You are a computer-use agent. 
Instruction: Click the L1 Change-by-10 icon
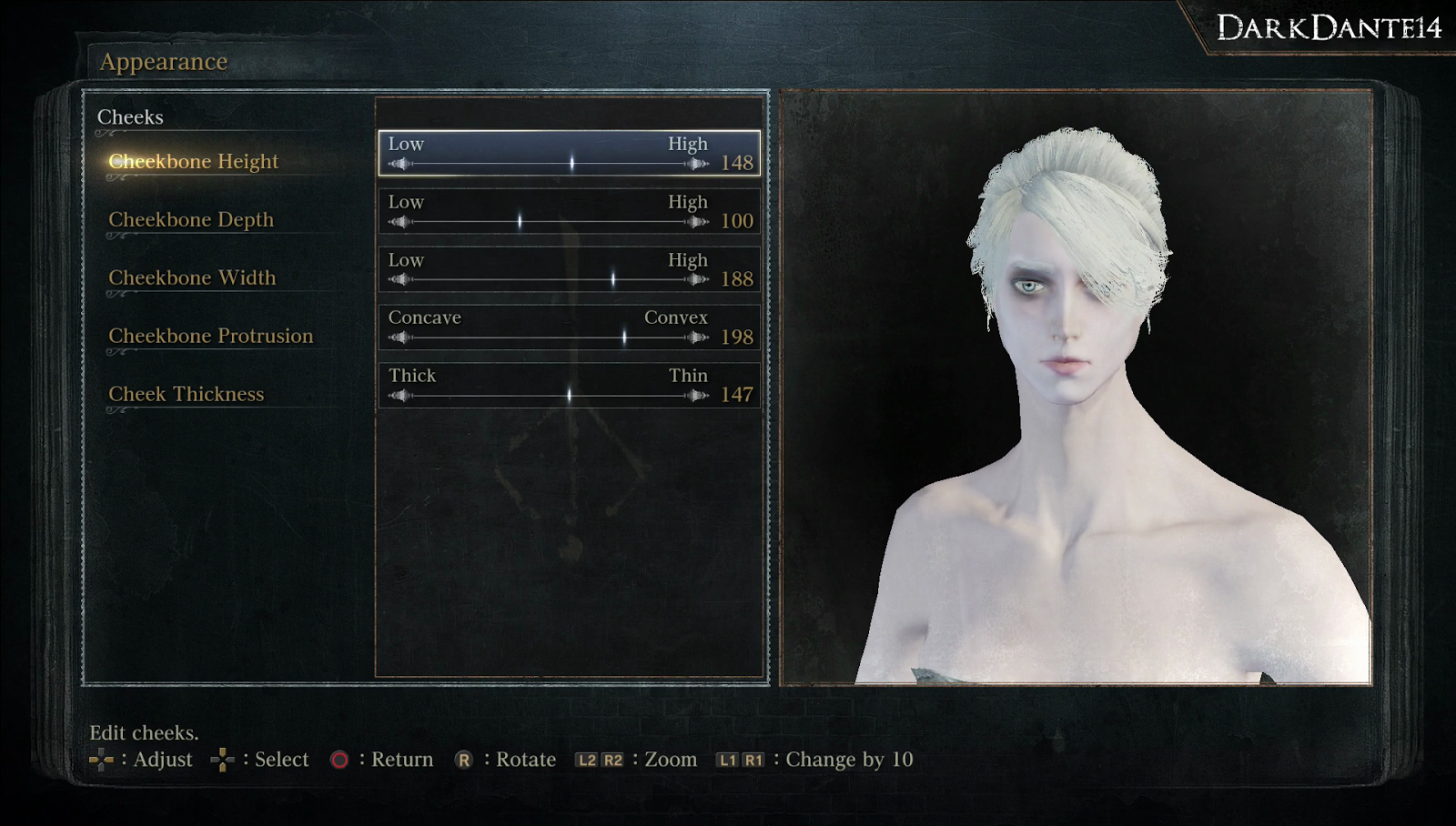tap(729, 759)
